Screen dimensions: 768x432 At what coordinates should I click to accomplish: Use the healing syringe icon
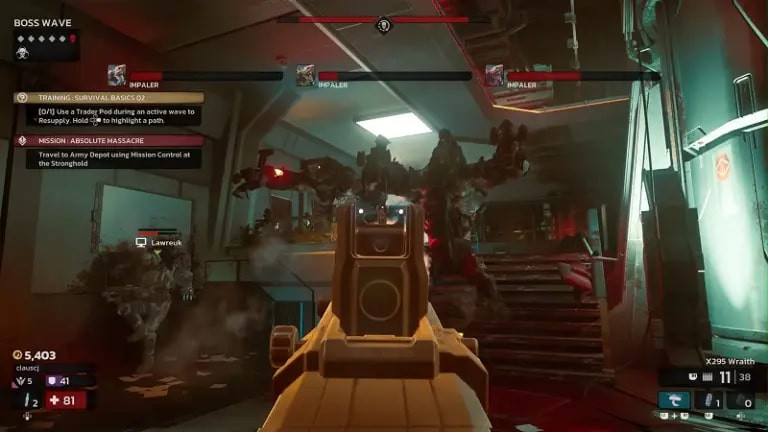coord(25,401)
